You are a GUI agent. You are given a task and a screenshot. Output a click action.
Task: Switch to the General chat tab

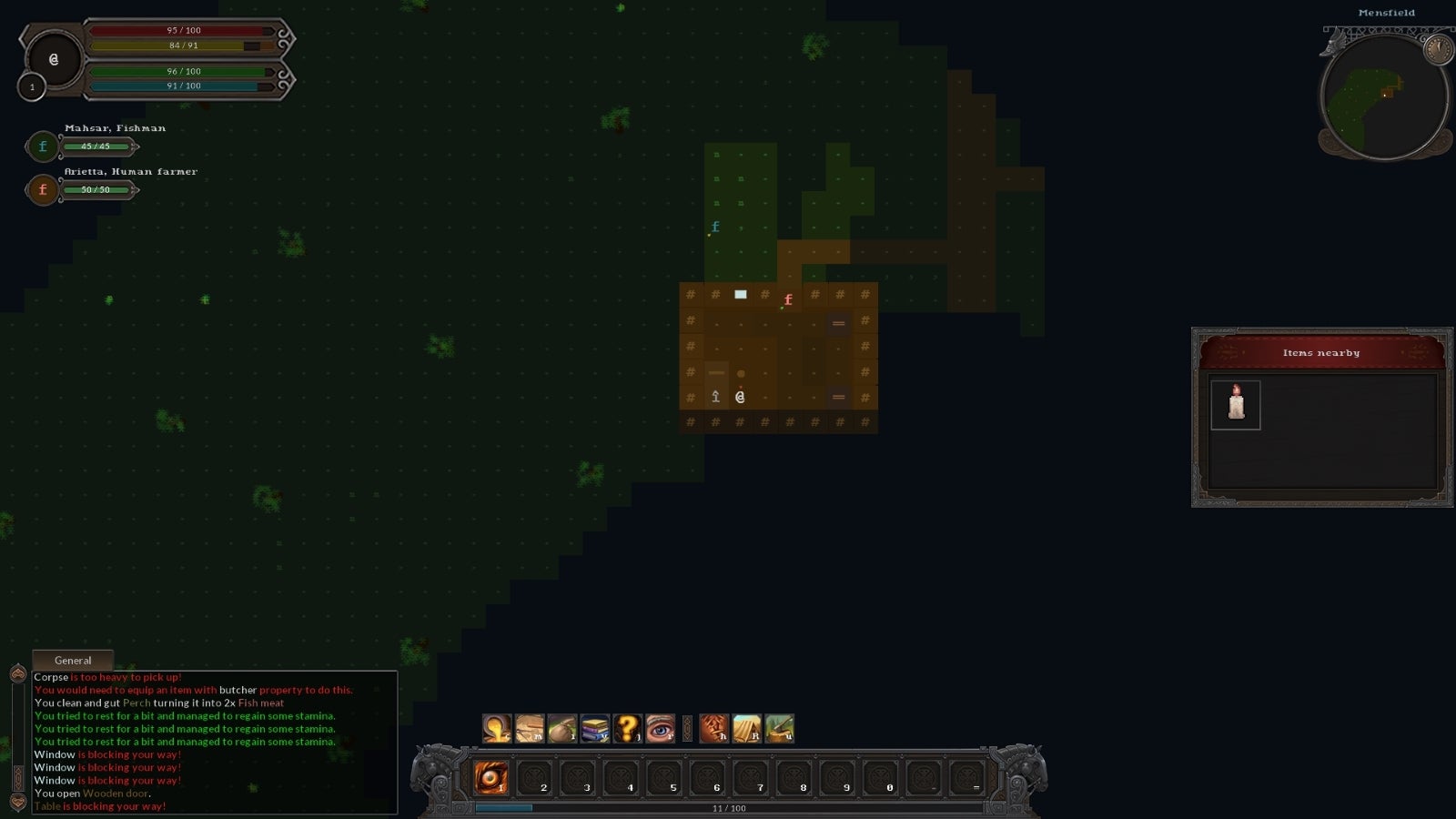(x=73, y=660)
